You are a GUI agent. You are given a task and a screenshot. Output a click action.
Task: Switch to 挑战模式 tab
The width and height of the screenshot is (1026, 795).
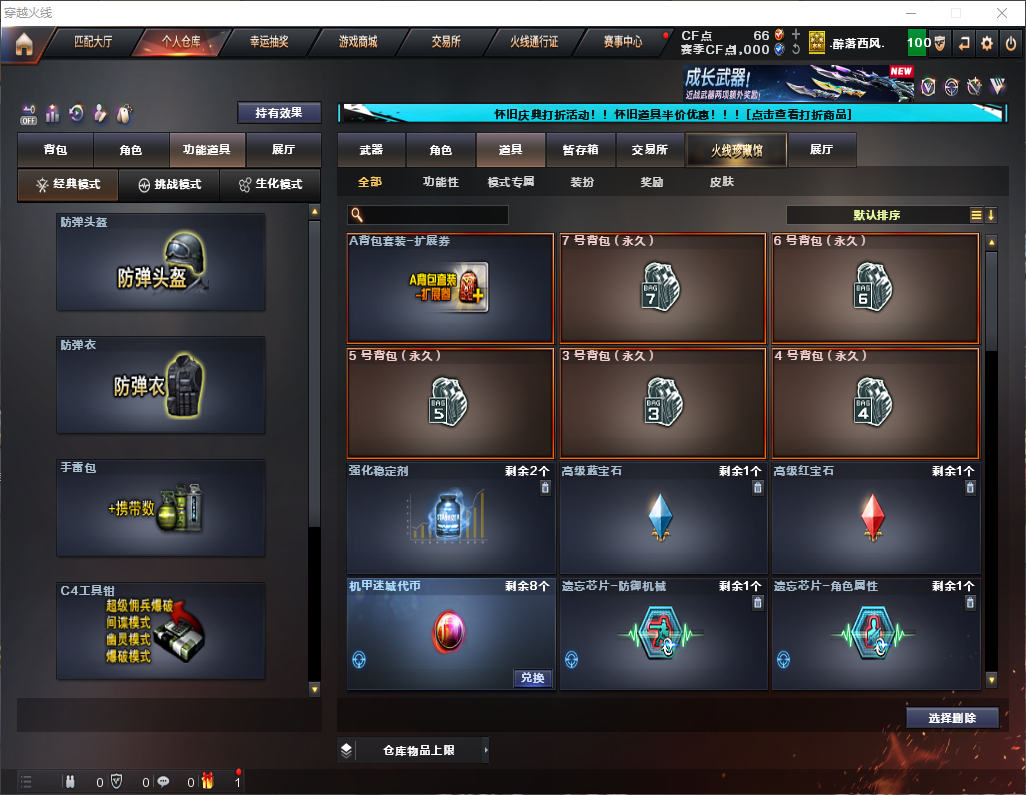pos(169,185)
